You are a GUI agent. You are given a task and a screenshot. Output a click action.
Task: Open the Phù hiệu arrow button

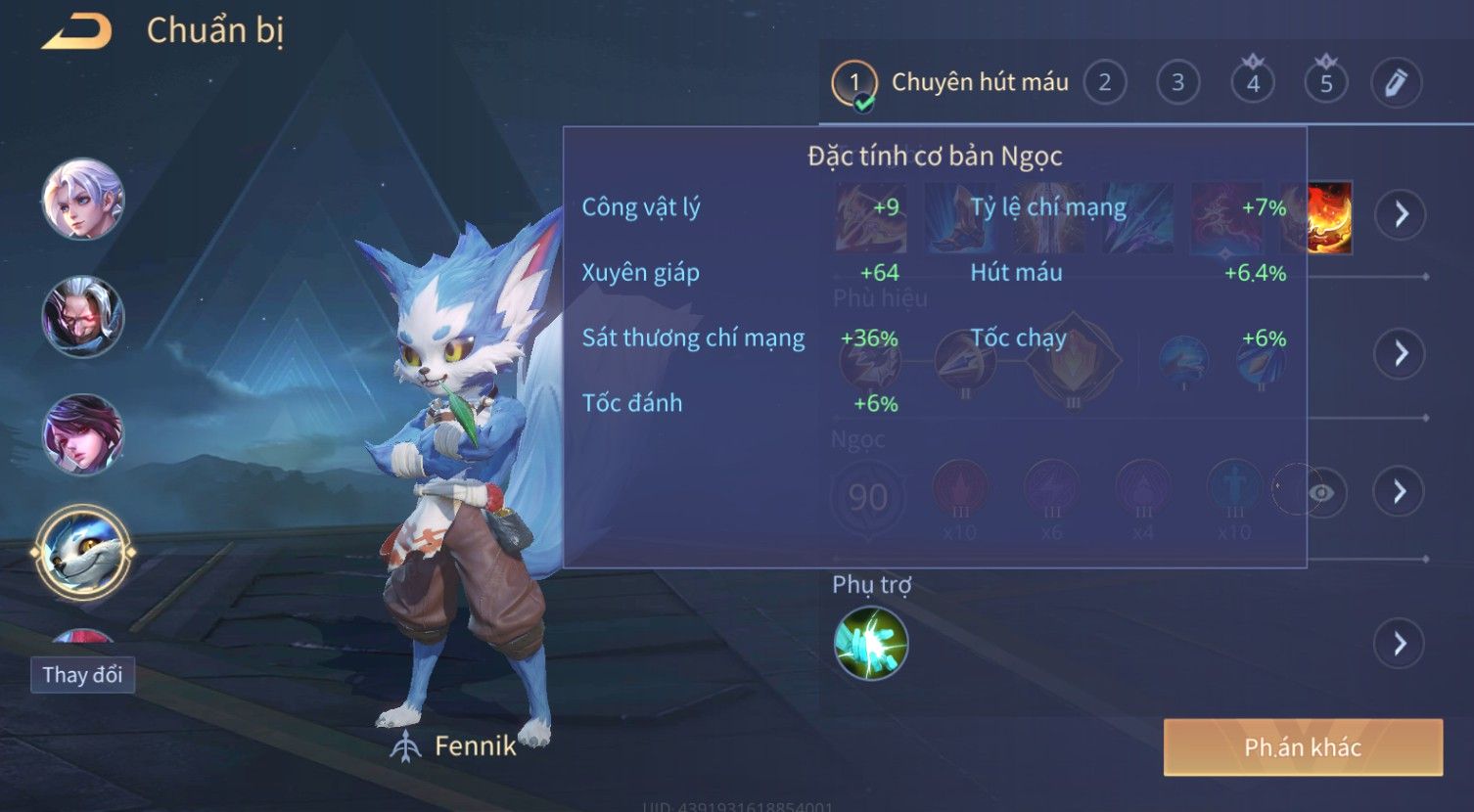pyautogui.click(x=1401, y=353)
